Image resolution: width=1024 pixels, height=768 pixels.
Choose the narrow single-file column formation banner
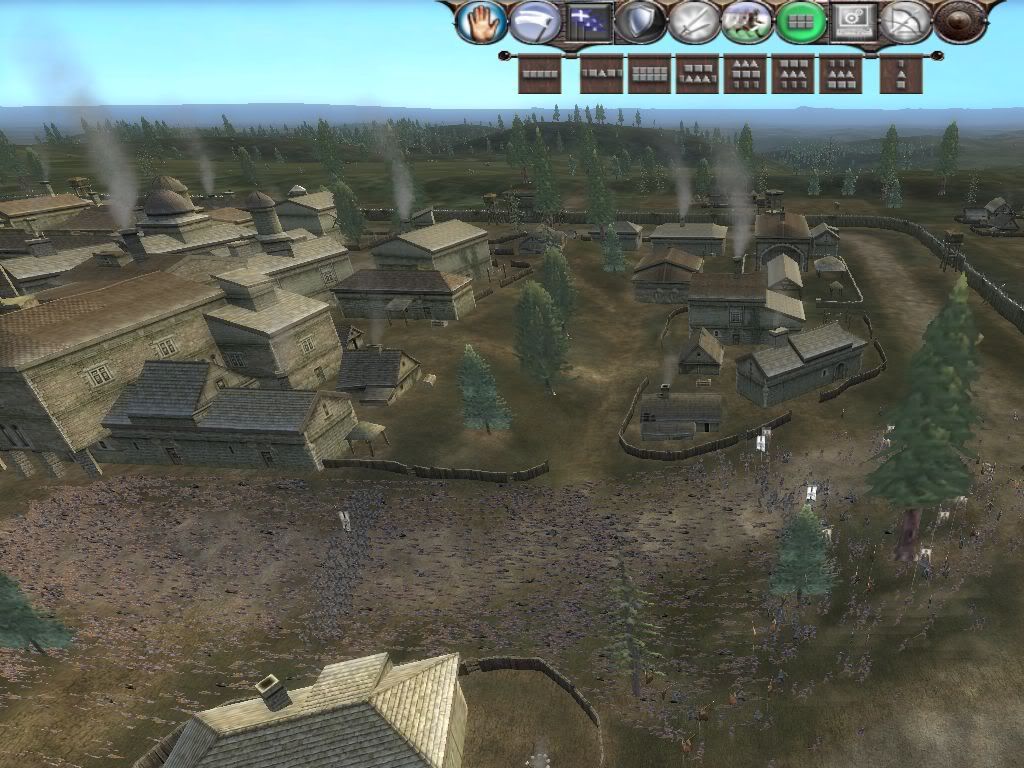[901, 74]
